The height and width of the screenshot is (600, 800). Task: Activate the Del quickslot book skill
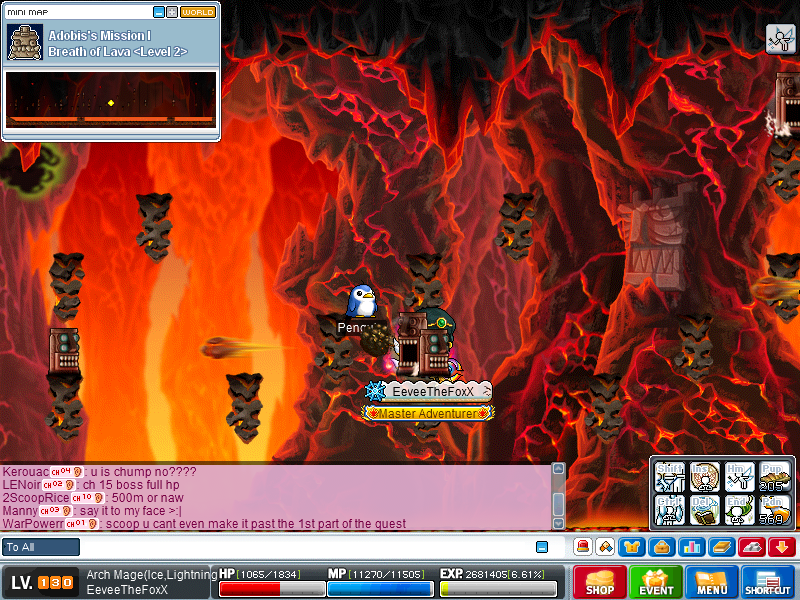pos(705,509)
